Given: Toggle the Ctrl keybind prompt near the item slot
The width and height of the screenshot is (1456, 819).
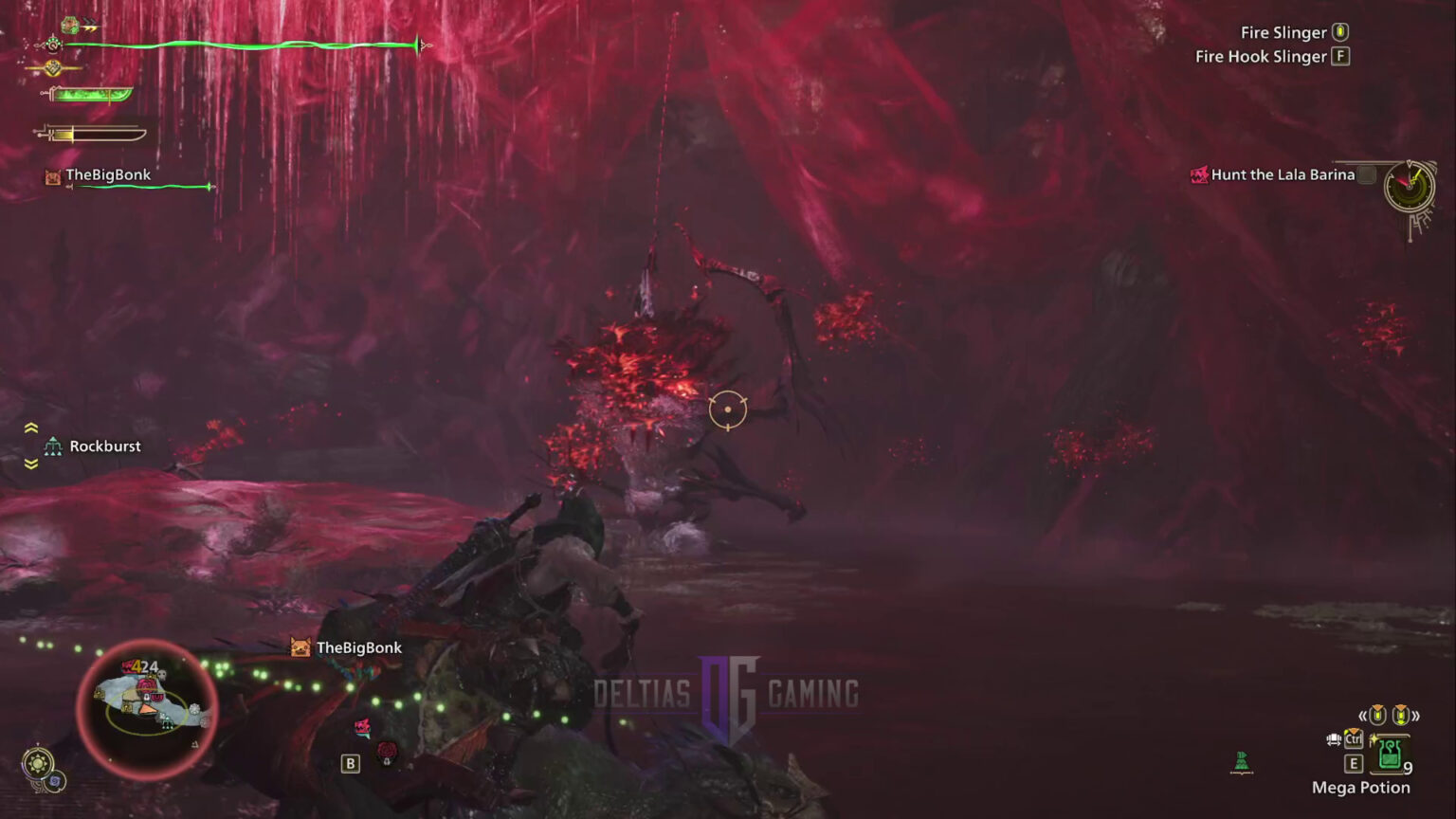Looking at the screenshot, I should pos(1354,738).
